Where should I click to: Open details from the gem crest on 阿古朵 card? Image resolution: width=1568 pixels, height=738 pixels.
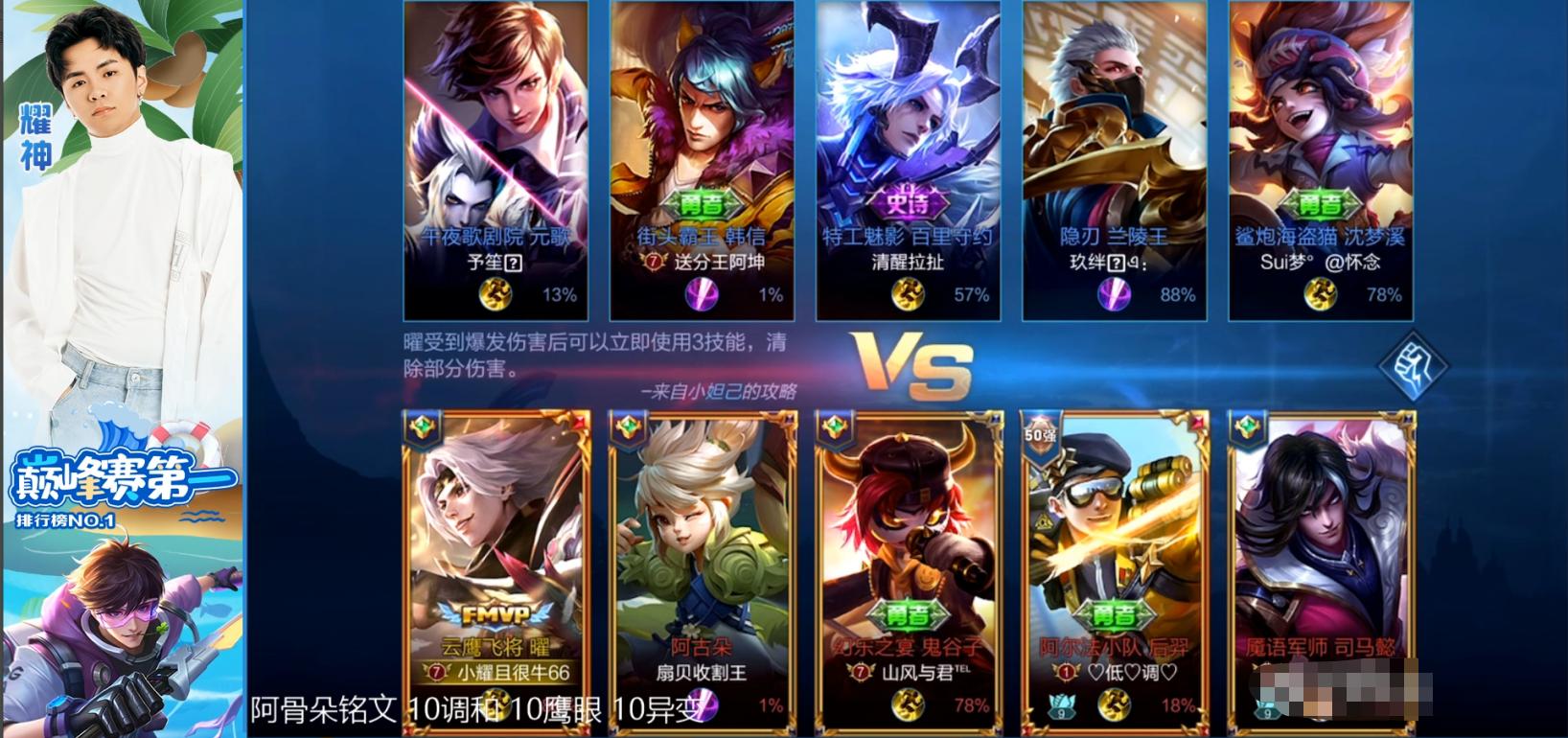point(630,424)
